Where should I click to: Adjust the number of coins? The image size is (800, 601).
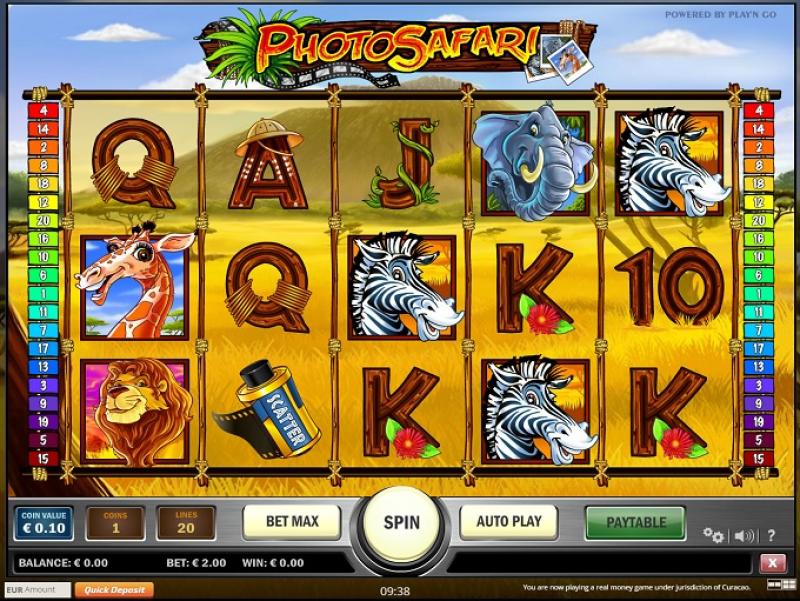115,523
